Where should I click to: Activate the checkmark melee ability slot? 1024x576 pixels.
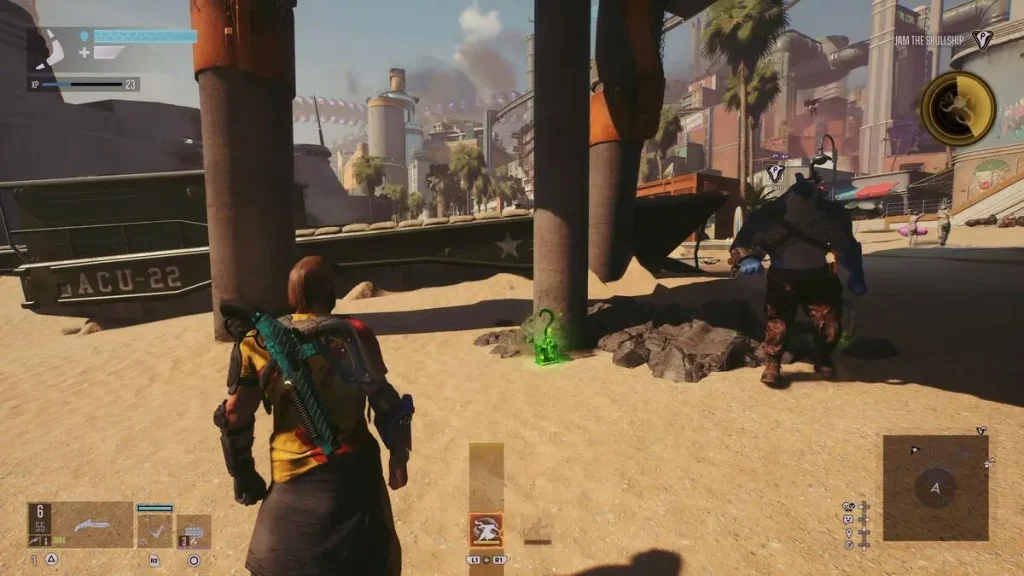pos(155,530)
